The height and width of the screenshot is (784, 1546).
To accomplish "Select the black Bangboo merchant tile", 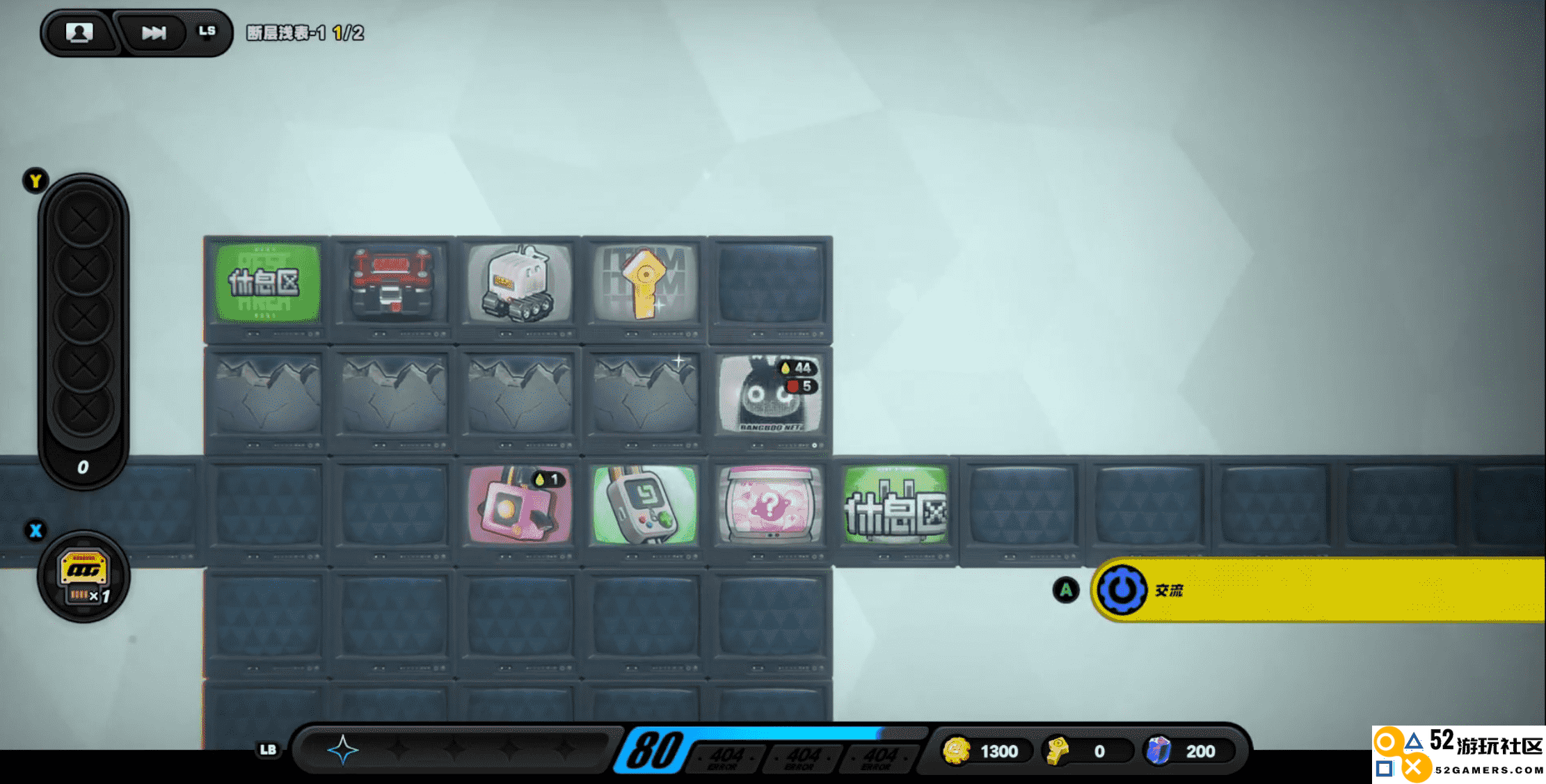I will 770,394.
